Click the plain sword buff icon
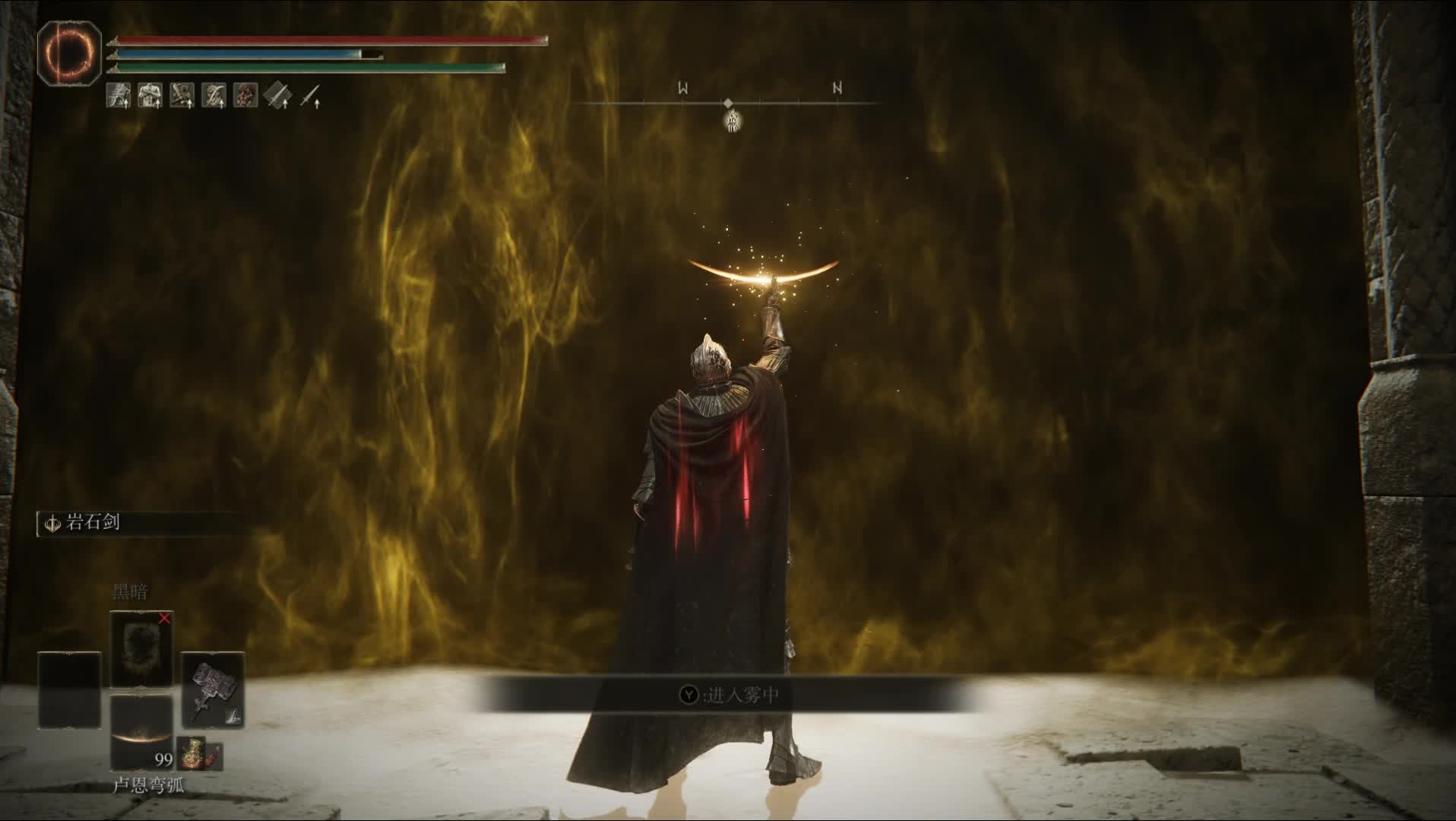 coord(309,96)
